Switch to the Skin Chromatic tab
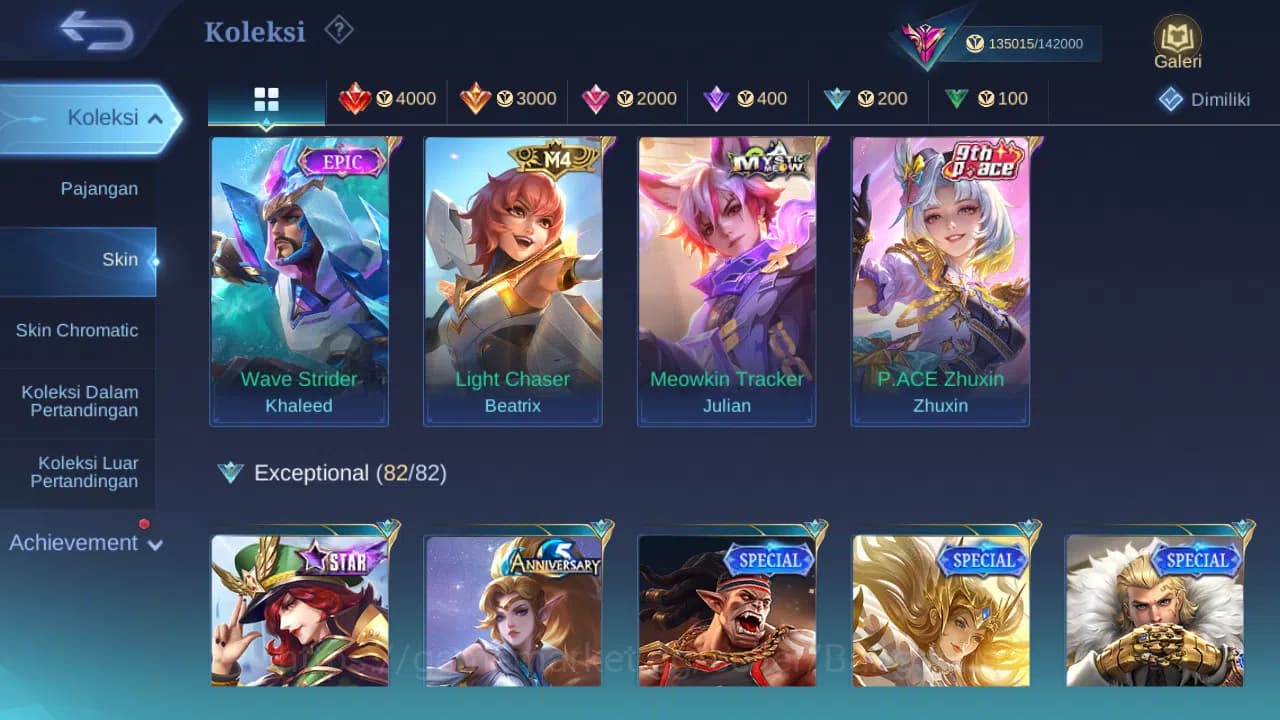The height and width of the screenshot is (720, 1280). tap(78, 330)
